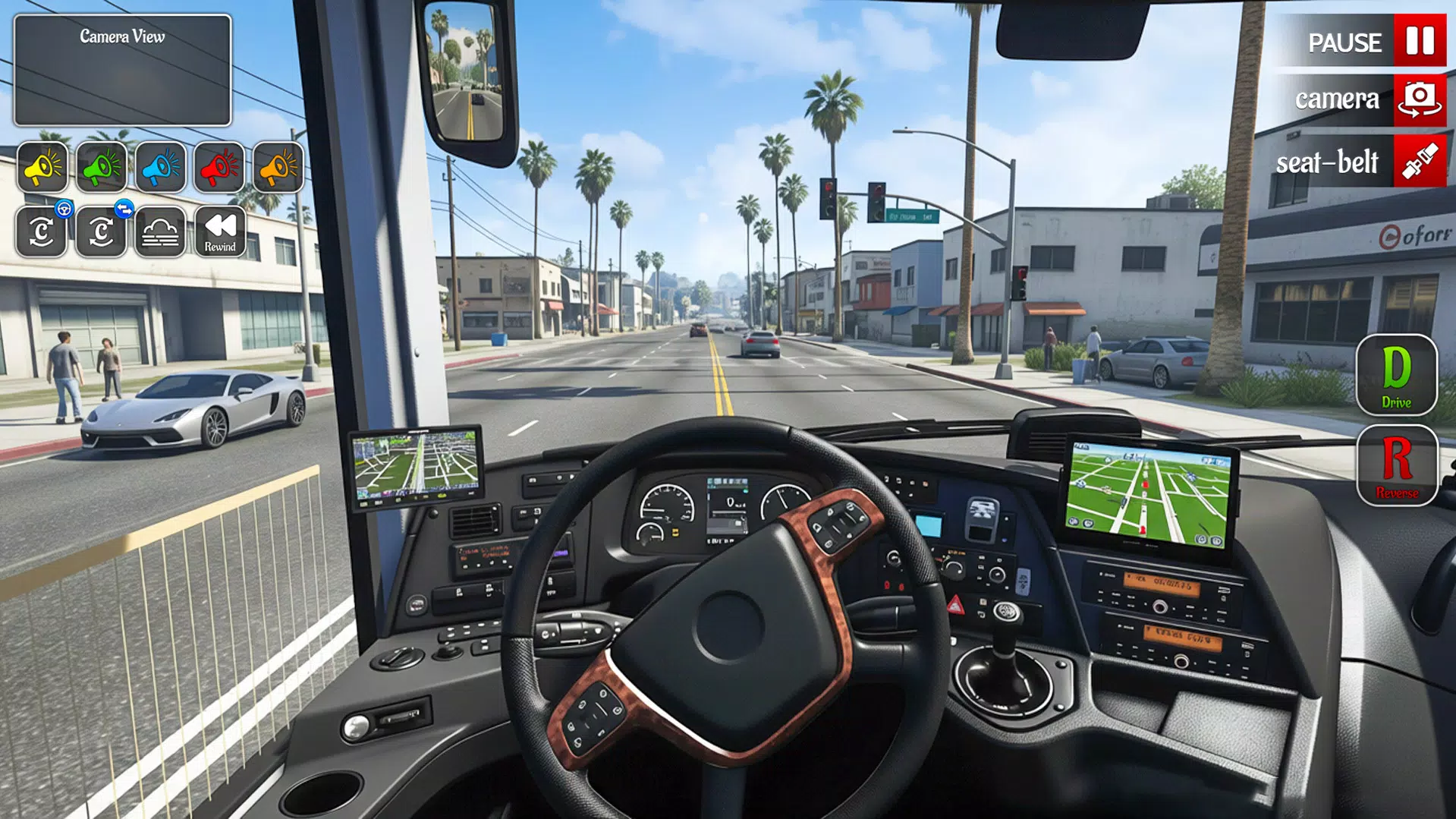Switch the steering control mode

click(101, 232)
